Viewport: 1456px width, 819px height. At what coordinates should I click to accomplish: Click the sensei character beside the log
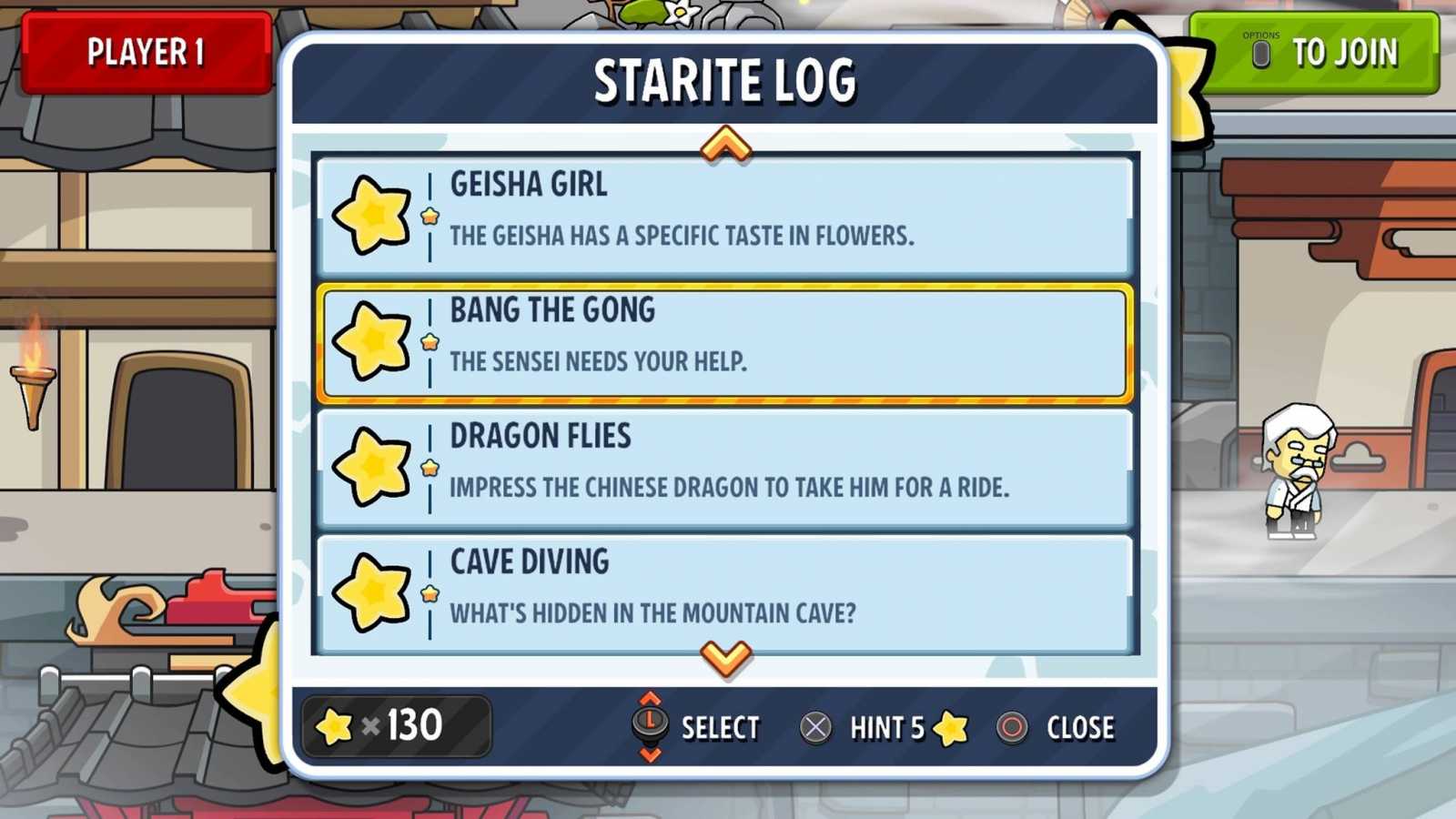pos(1296,473)
